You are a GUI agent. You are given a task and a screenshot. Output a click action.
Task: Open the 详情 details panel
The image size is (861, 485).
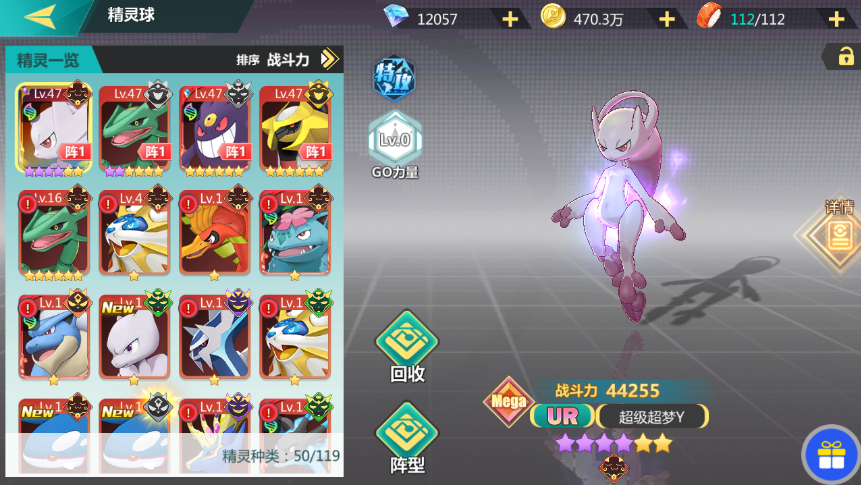pyautogui.click(x=838, y=234)
